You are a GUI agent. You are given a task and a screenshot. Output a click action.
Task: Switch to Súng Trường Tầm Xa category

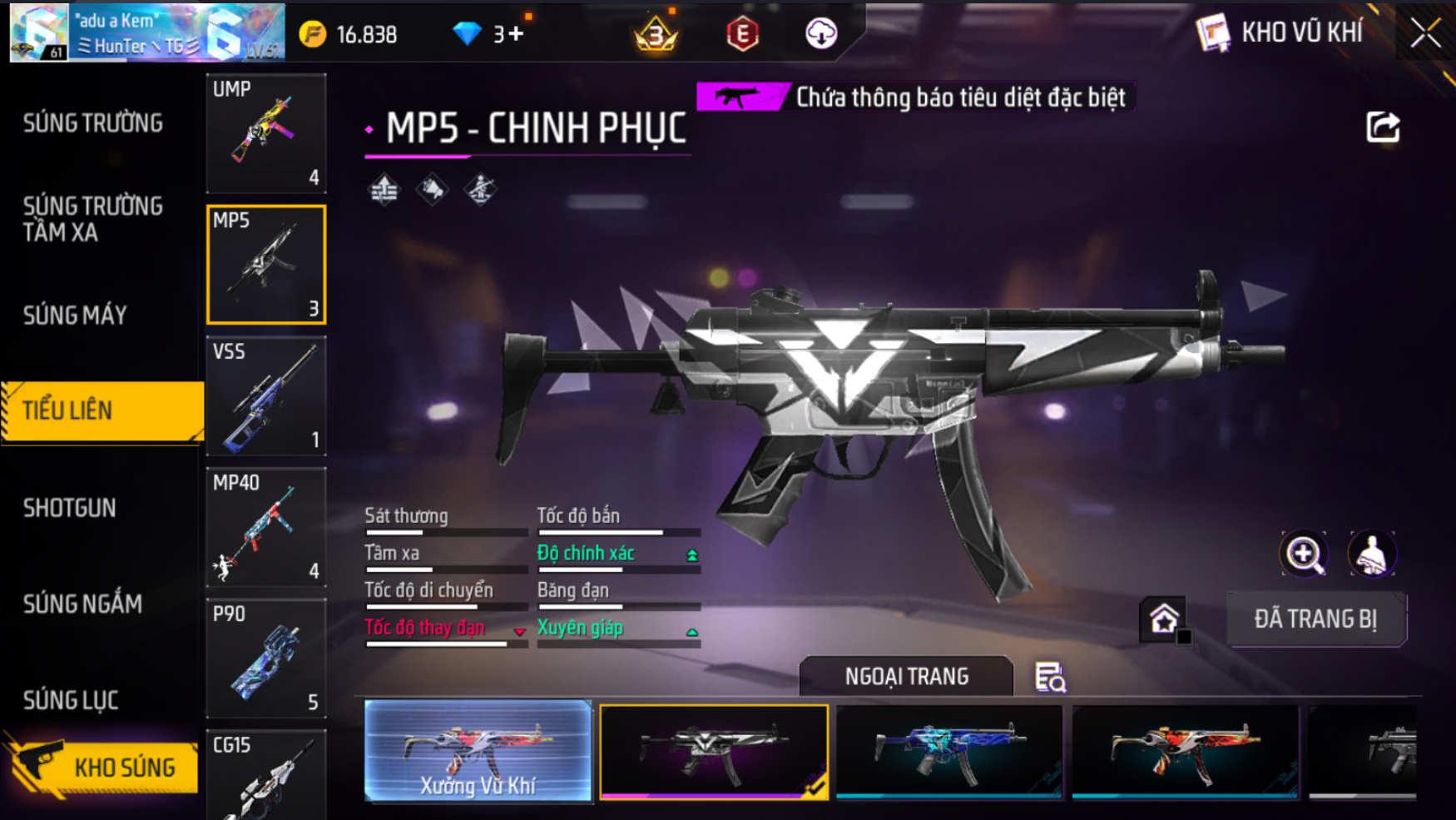tap(93, 219)
